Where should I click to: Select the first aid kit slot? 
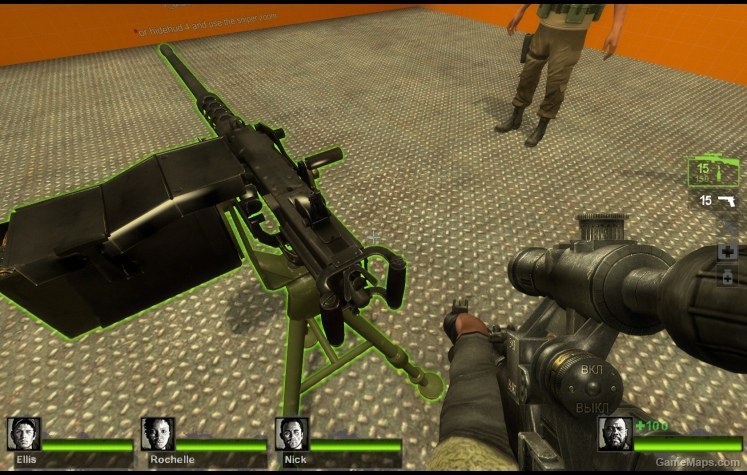(x=727, y=251)
